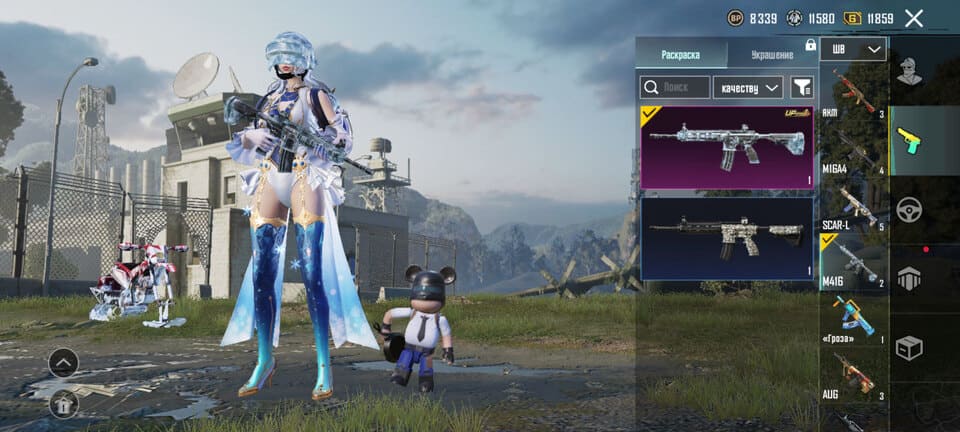960x432 pixels.
Task: Open the steering wheel vehicle category
Action: click(909, 210)
